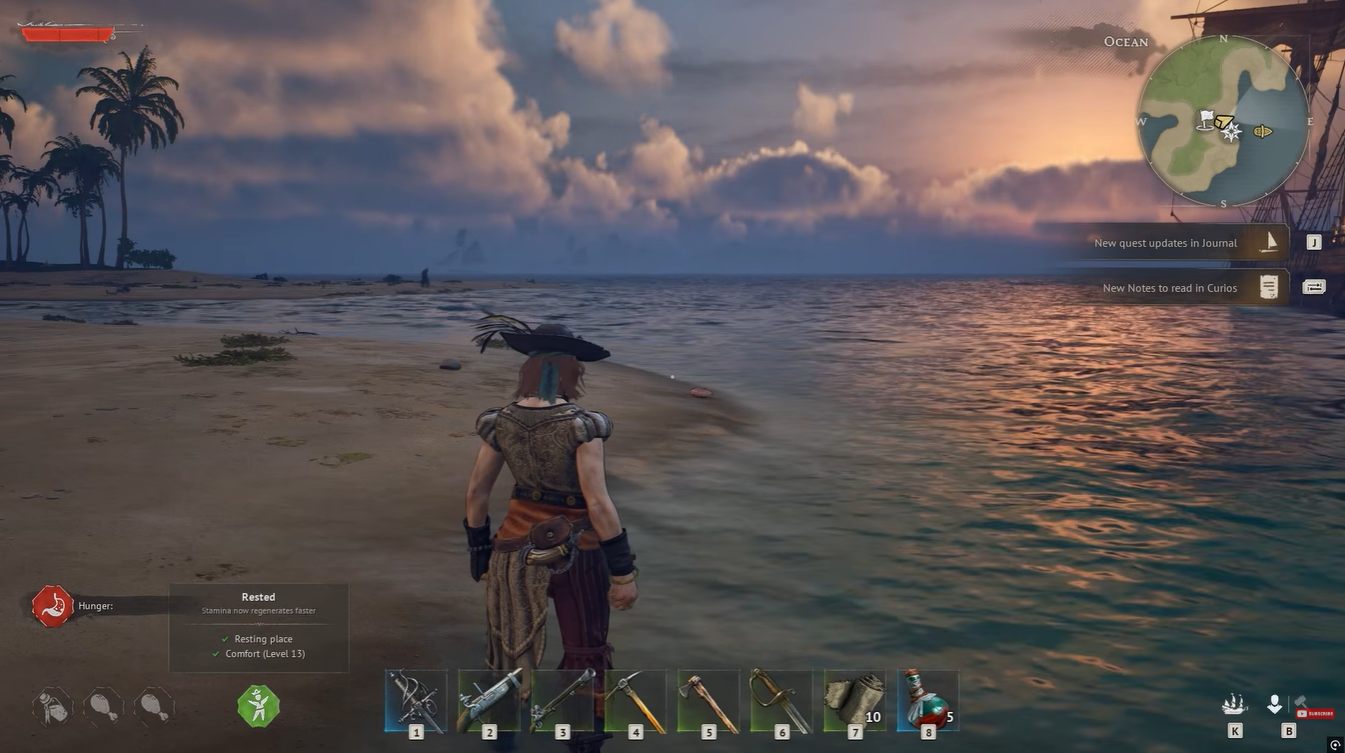Open the circular island minimap

pyautogui.click(x=1223, y=122)
